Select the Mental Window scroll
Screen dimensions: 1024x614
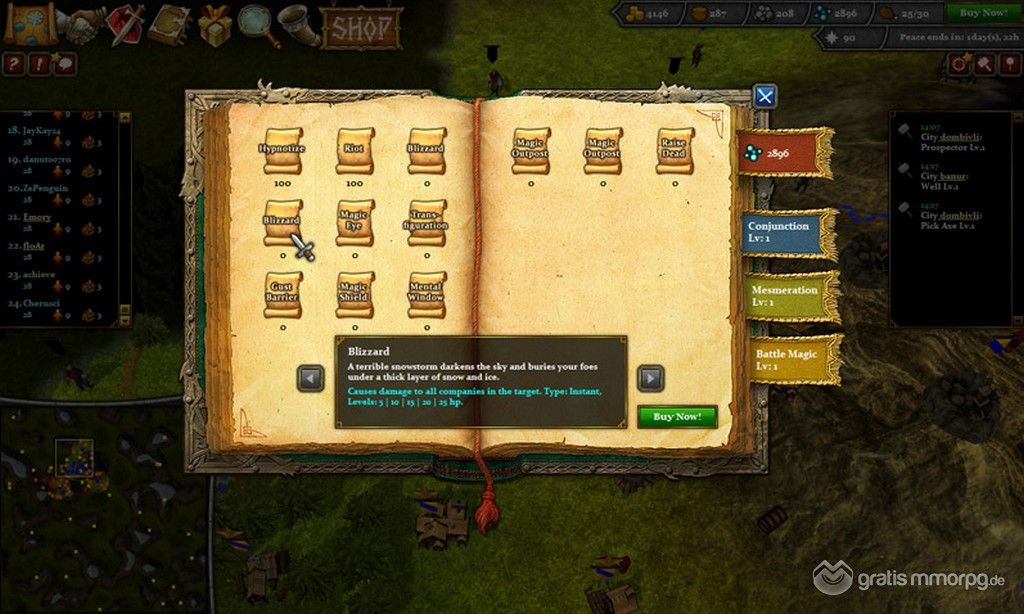[427, 294]
